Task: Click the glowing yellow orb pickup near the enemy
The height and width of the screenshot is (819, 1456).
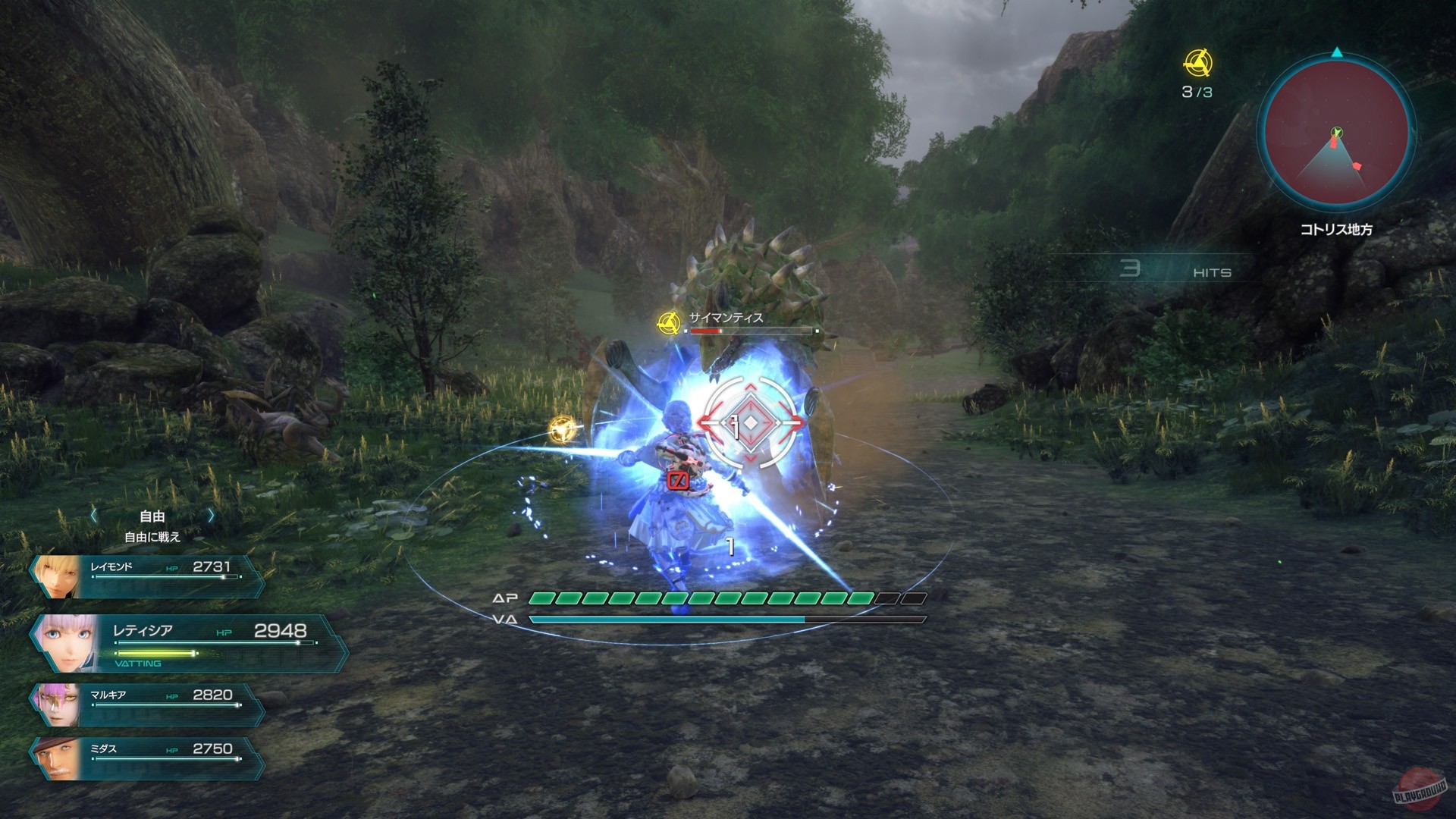Action: (560, 429)
